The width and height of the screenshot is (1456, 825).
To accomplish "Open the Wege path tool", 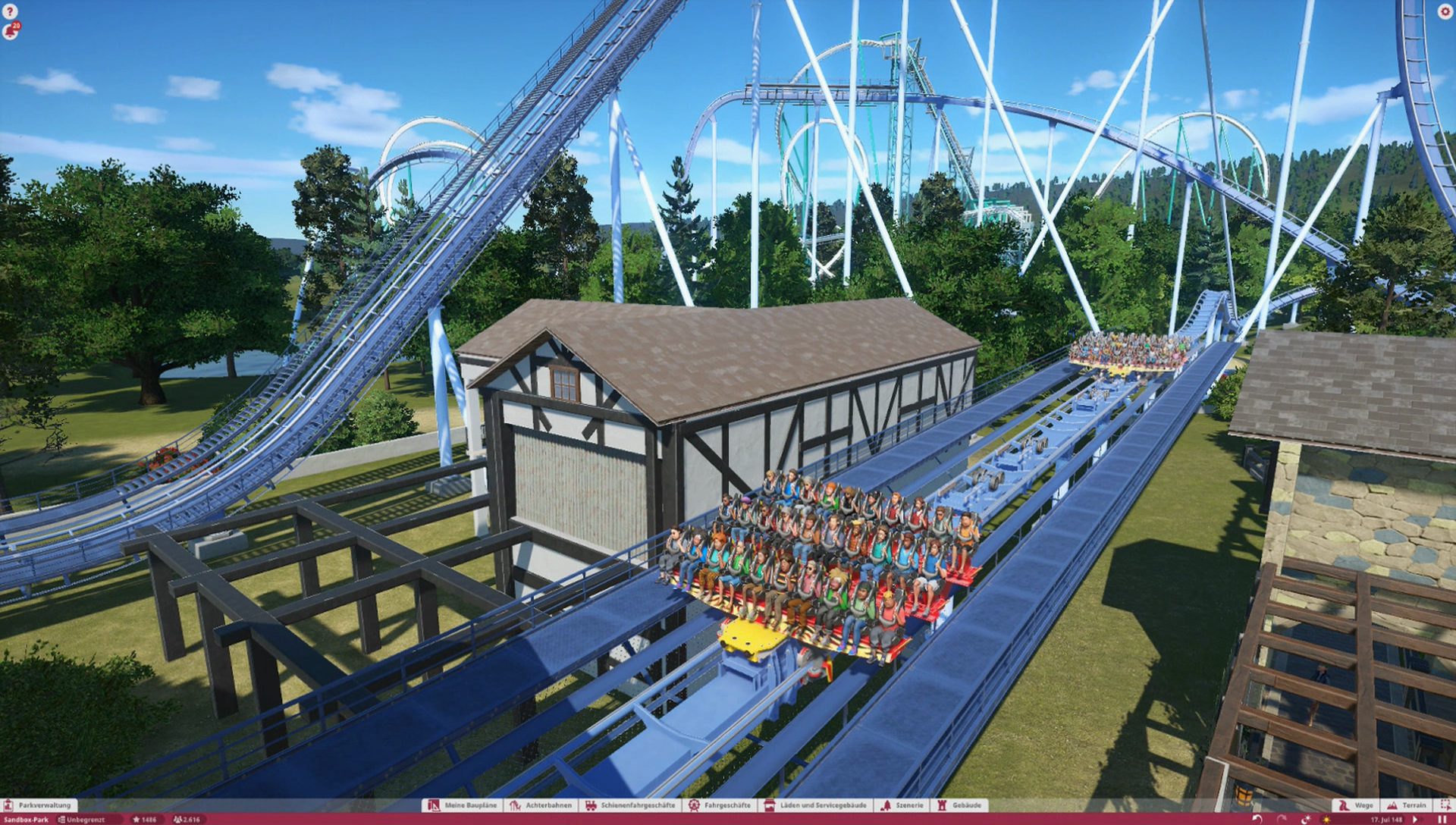I will pyautogui.click(x=1356, y=805).
